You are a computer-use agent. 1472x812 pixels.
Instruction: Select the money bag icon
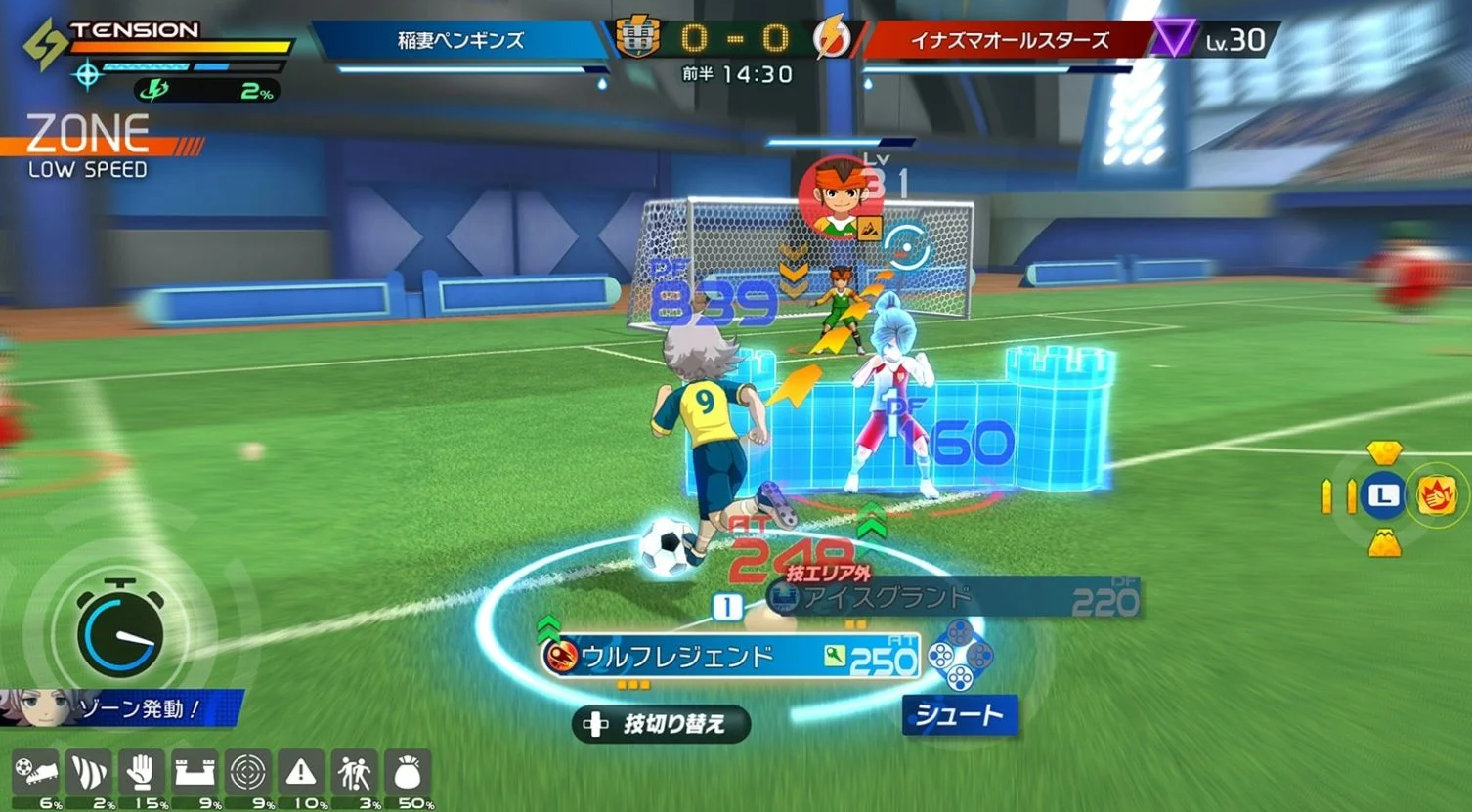[408, 773]
